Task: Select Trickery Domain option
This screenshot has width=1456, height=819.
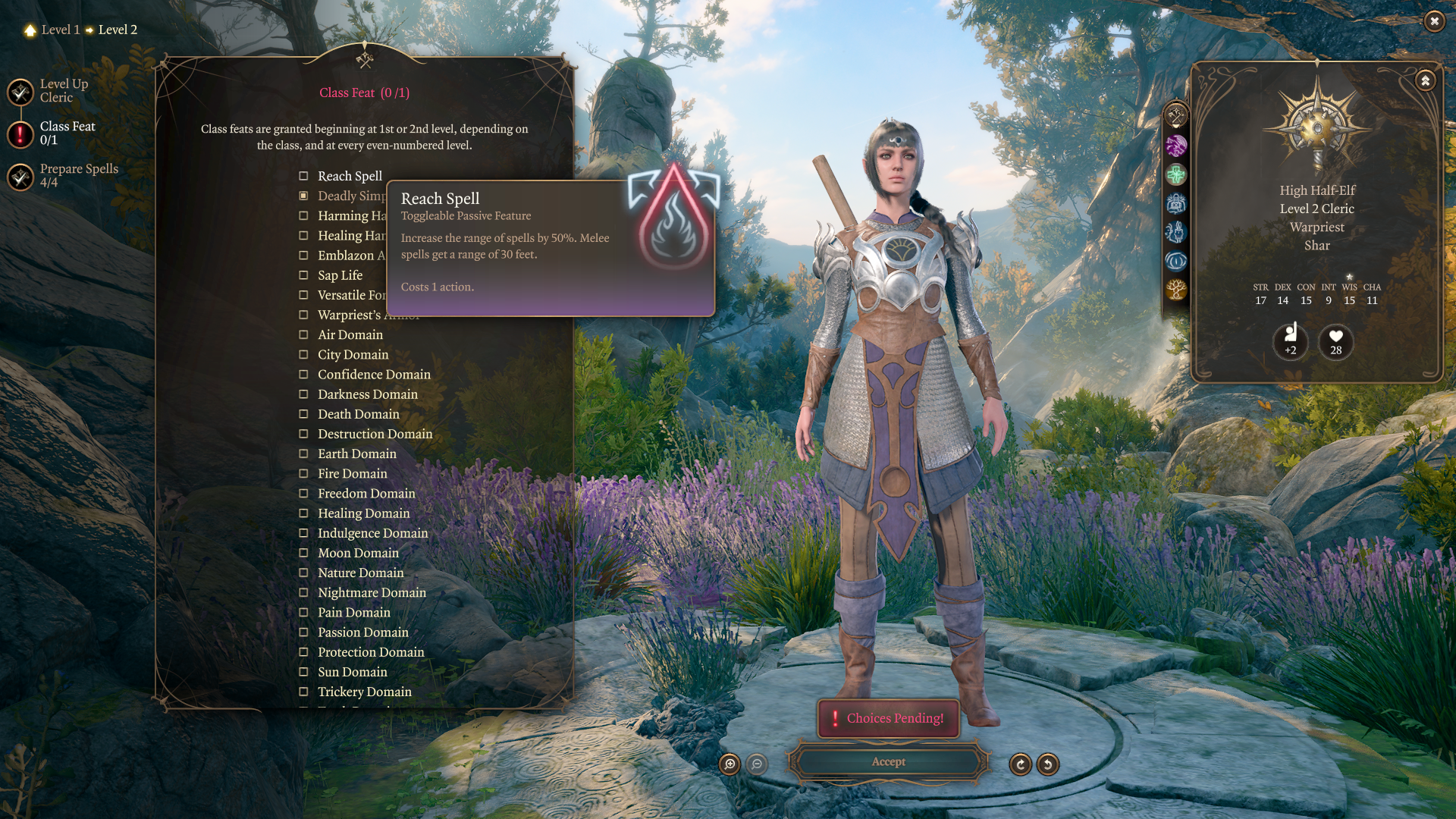Action: [303, 692]
